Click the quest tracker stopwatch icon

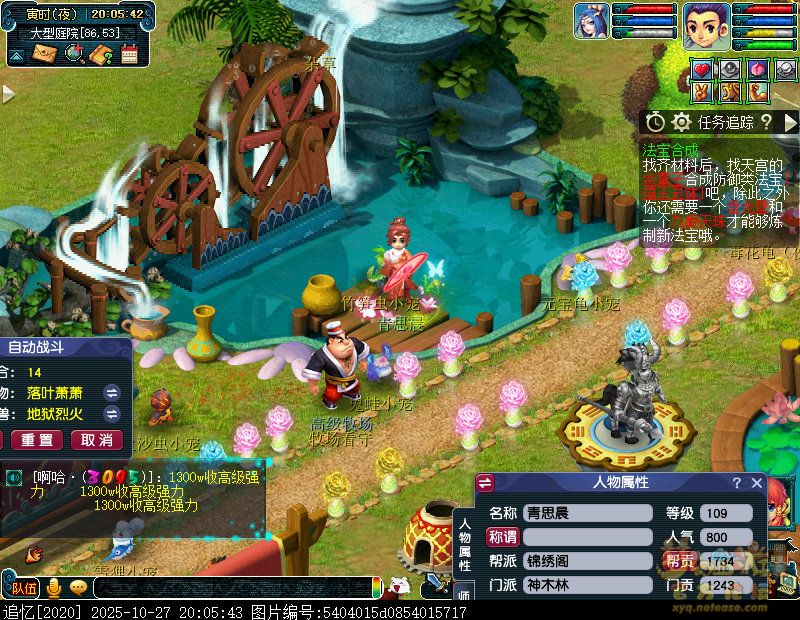[x=655, y=122]
